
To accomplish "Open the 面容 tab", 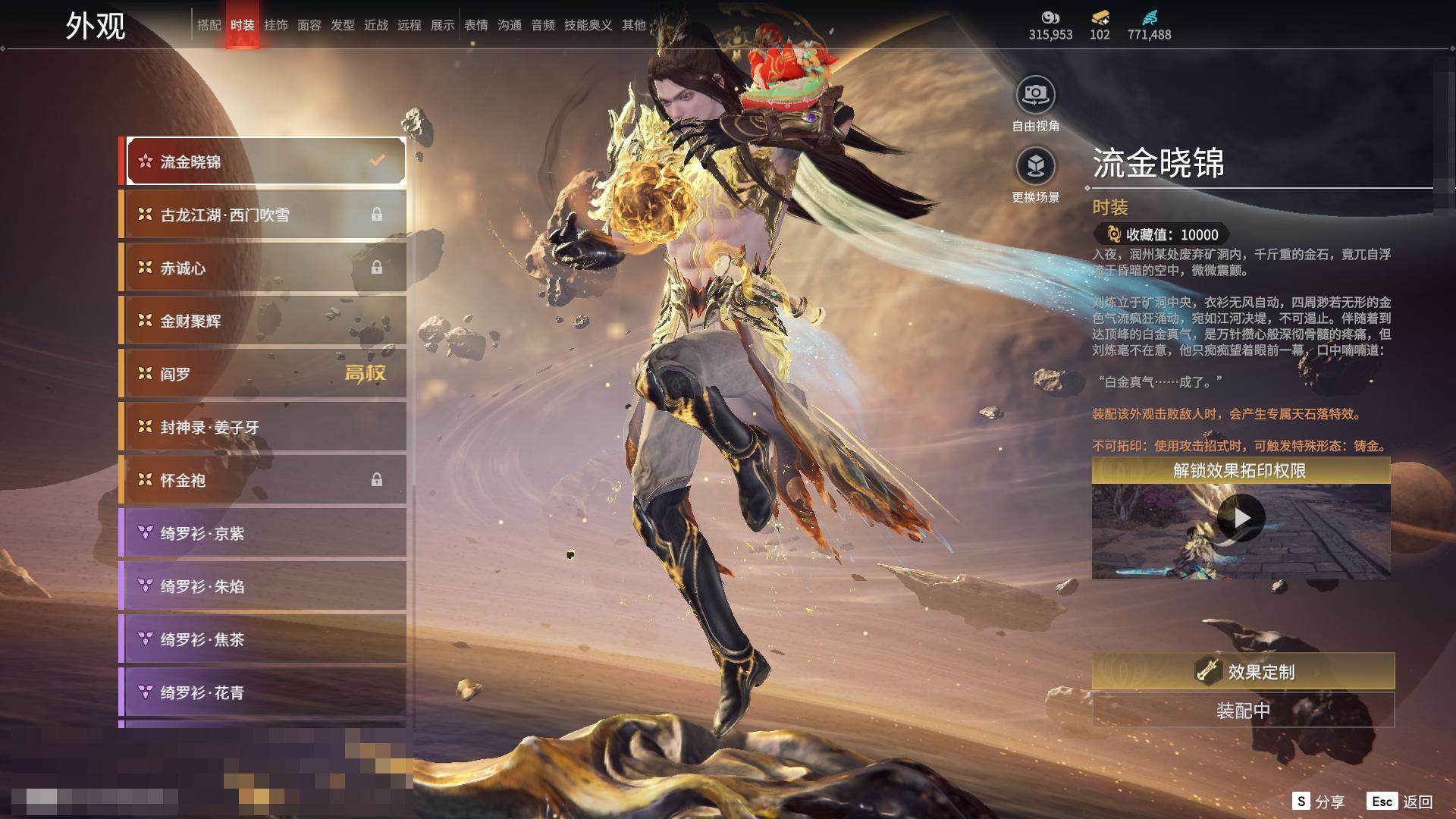I will click(309, 25).
